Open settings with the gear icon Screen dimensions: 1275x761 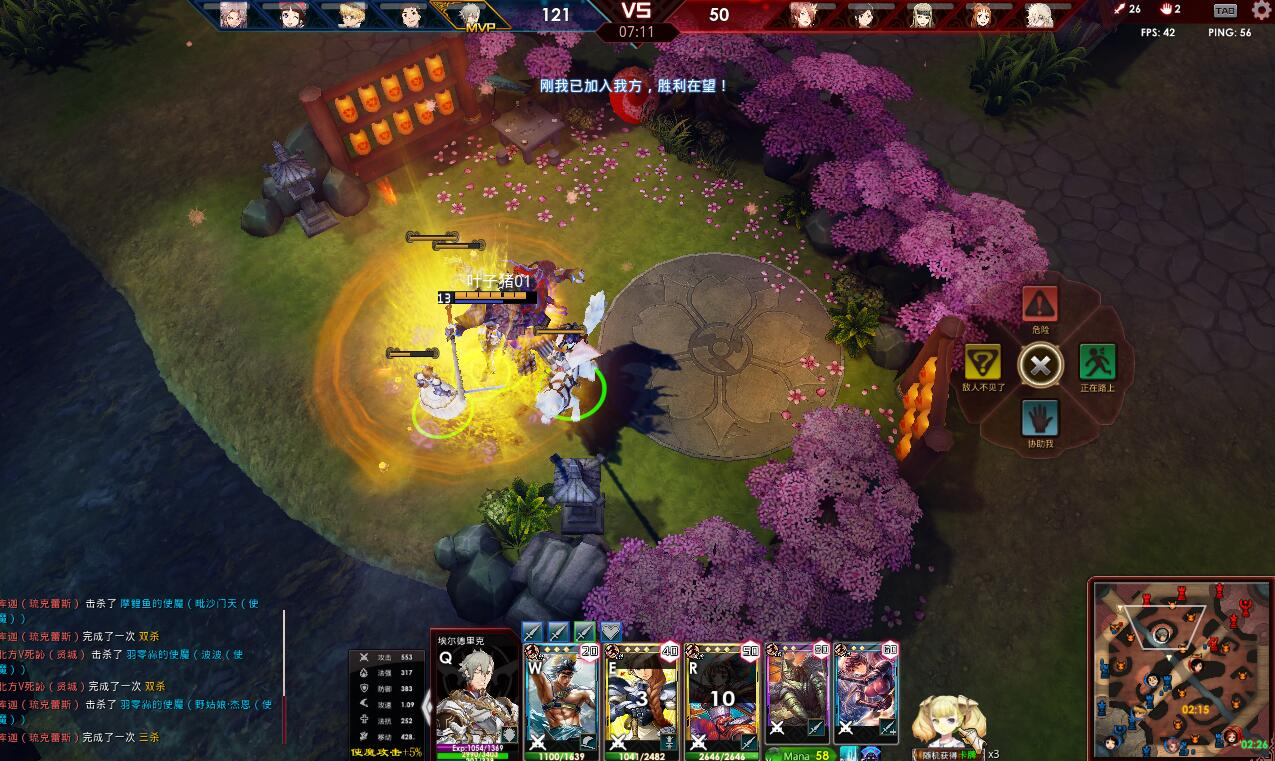click(1261, 10)
